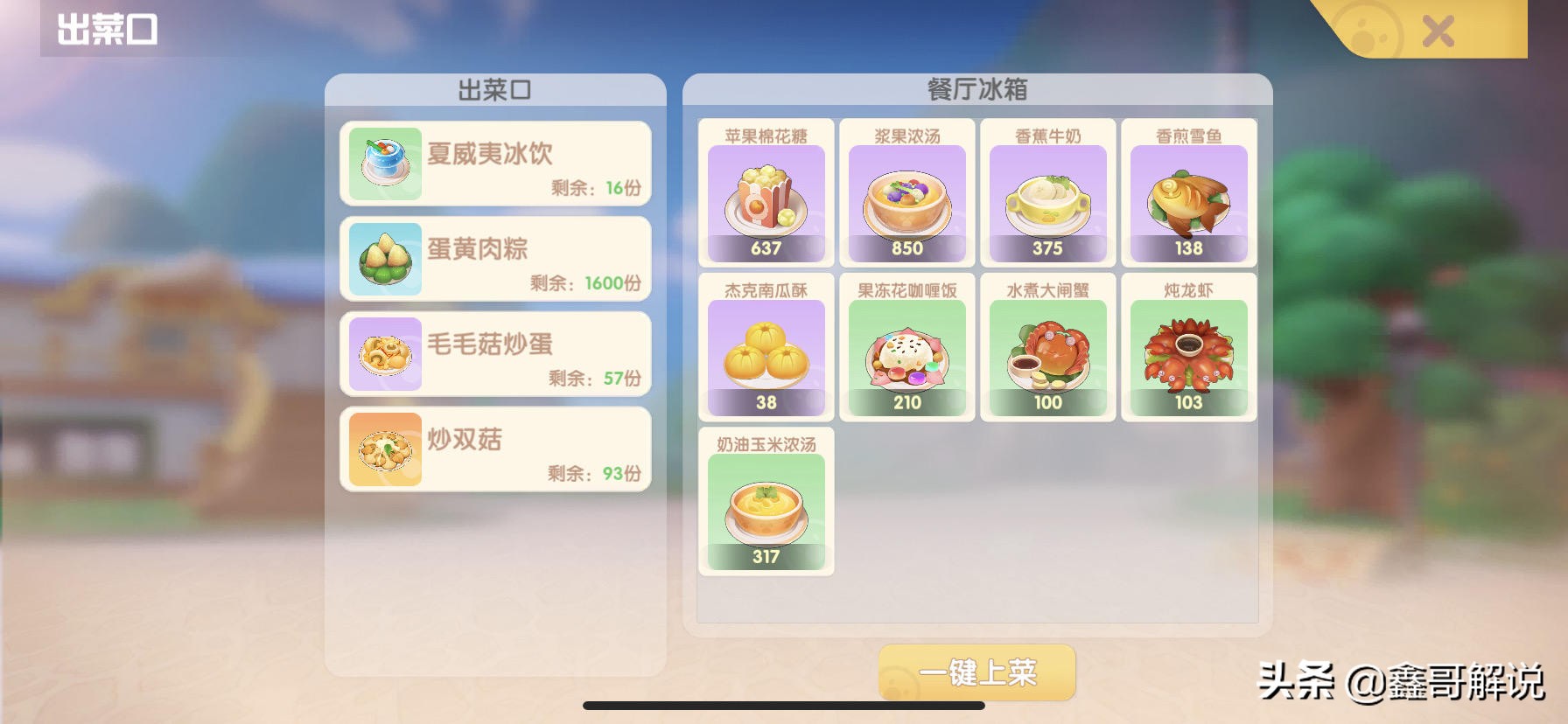Click the 浆果浓汤 soup icon
Viewport: 1568px width, 724px height.
(x=906, y=197)
